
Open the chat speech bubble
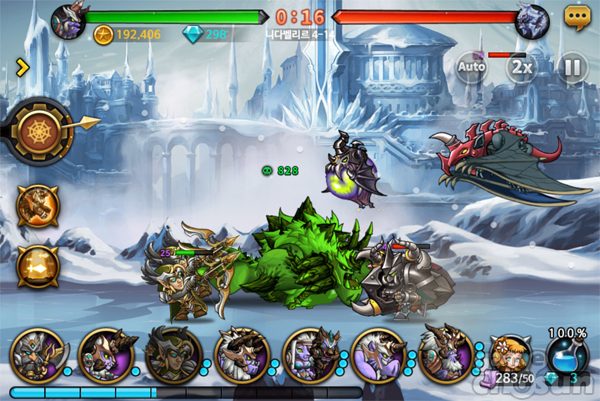(x=577, y=17)
